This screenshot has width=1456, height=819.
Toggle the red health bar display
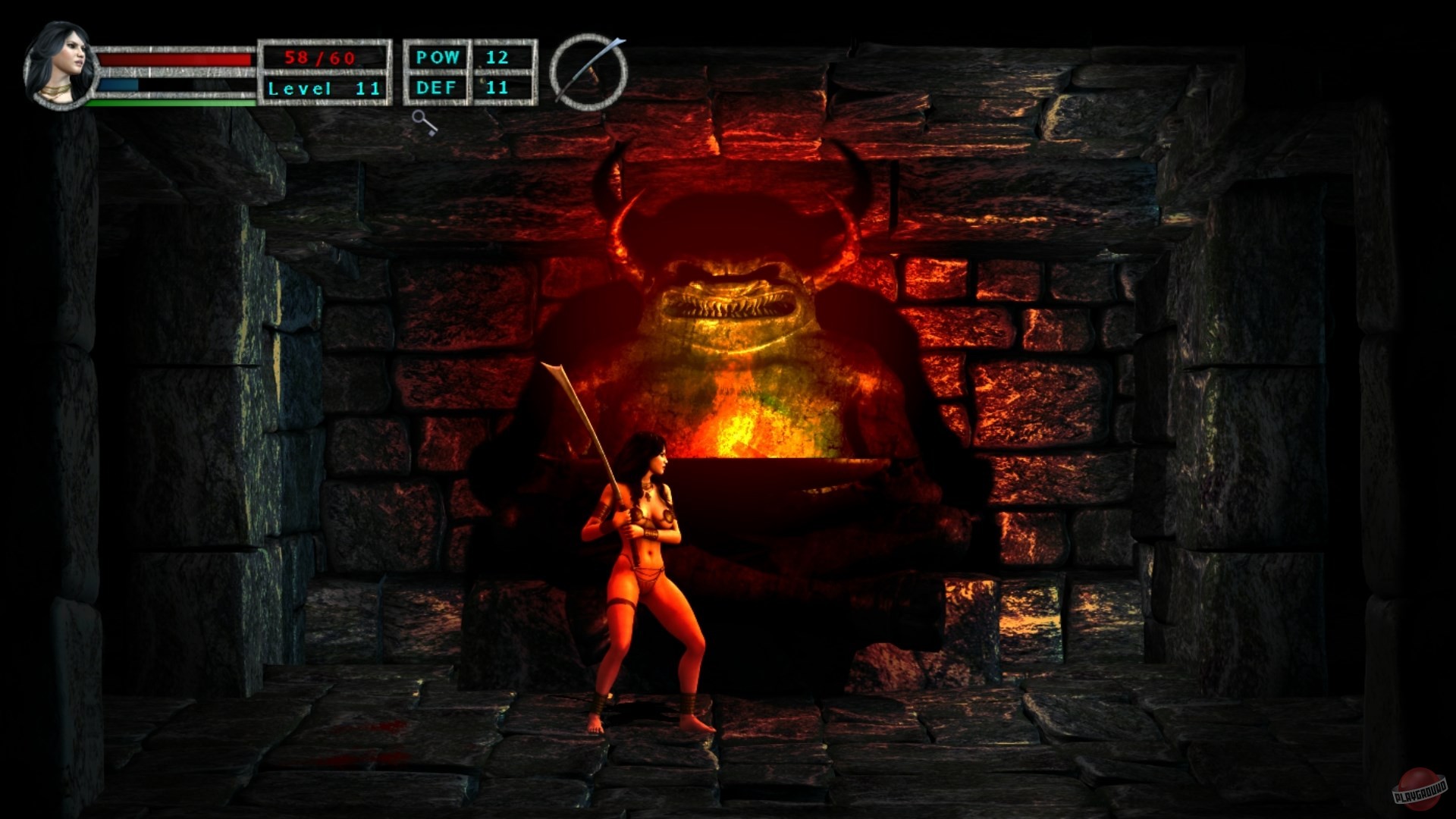click(x=174, y=59)
